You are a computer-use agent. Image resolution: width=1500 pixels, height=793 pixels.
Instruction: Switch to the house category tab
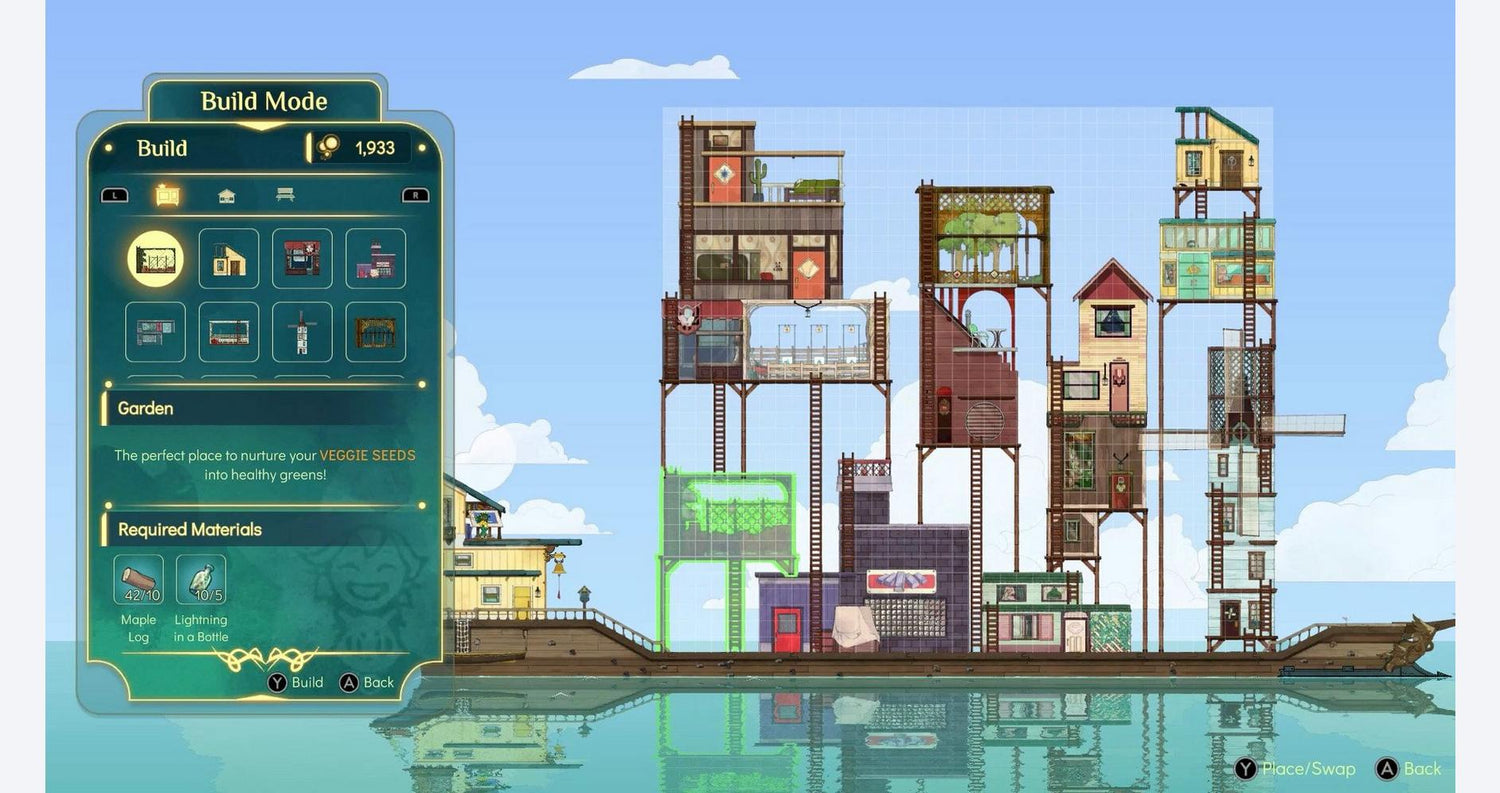(x=227, y=196)
